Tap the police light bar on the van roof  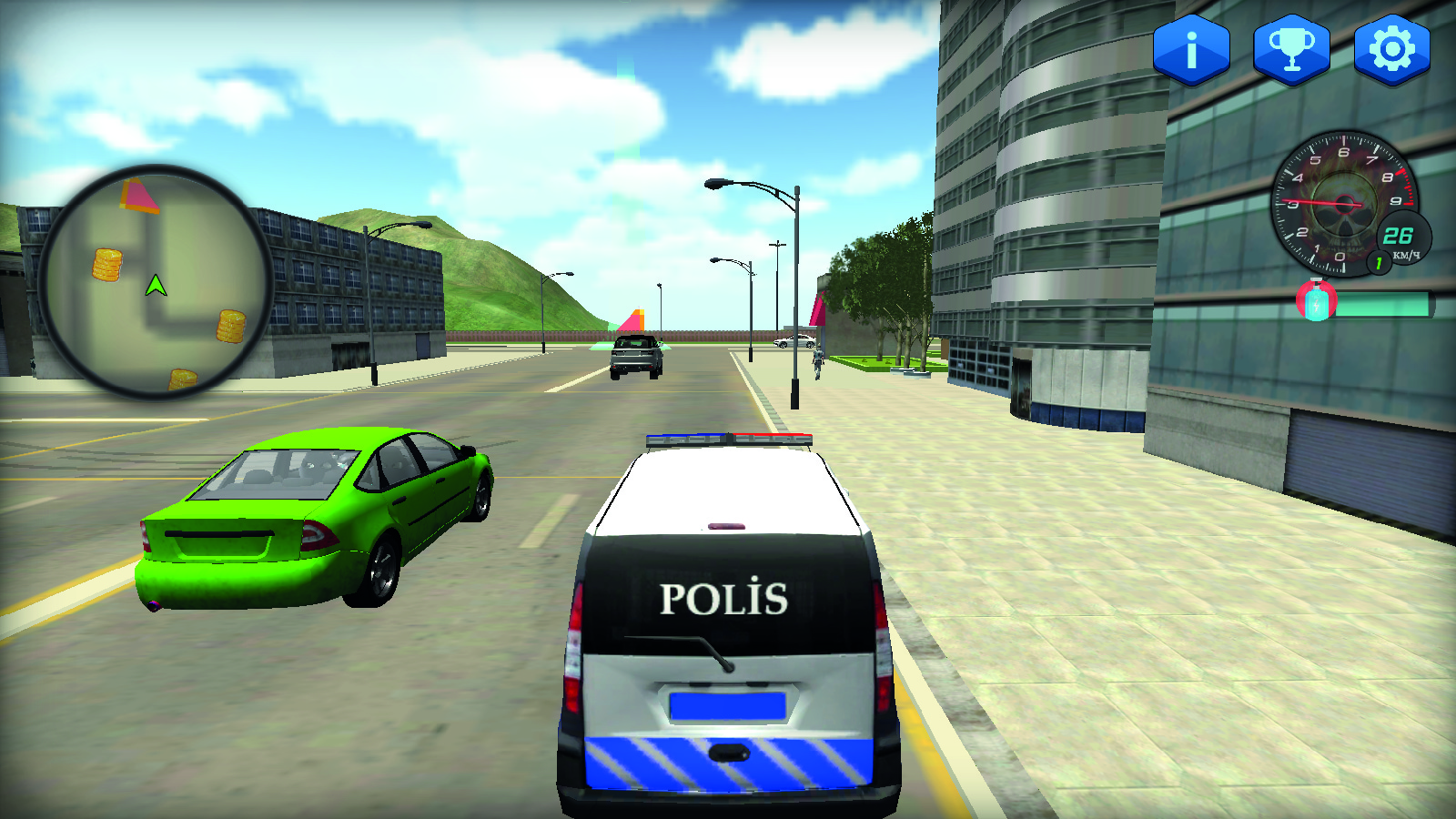(x=728, y=437)
